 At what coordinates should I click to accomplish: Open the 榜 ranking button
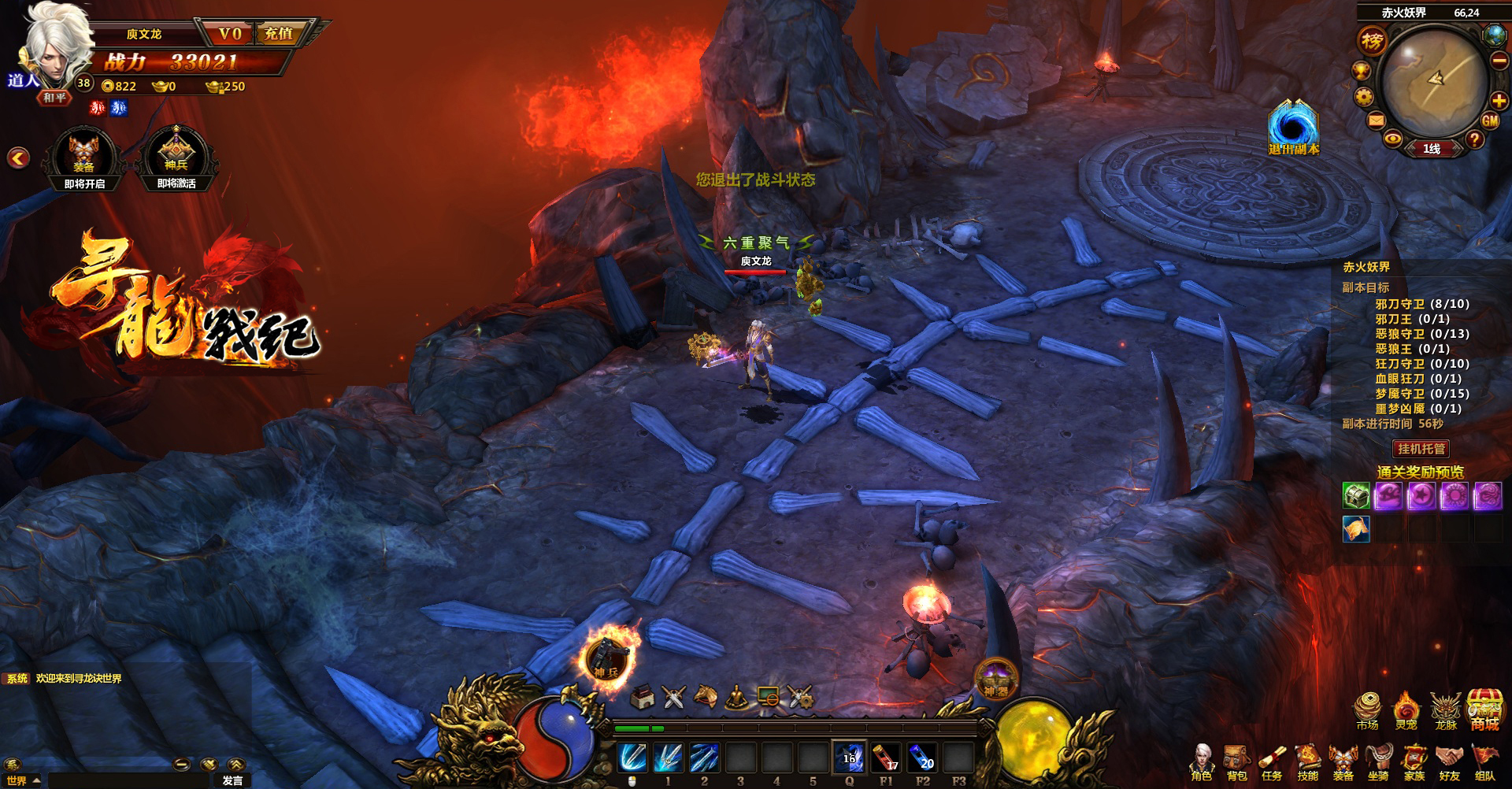pyautogui.click(x=1373, y=41)
